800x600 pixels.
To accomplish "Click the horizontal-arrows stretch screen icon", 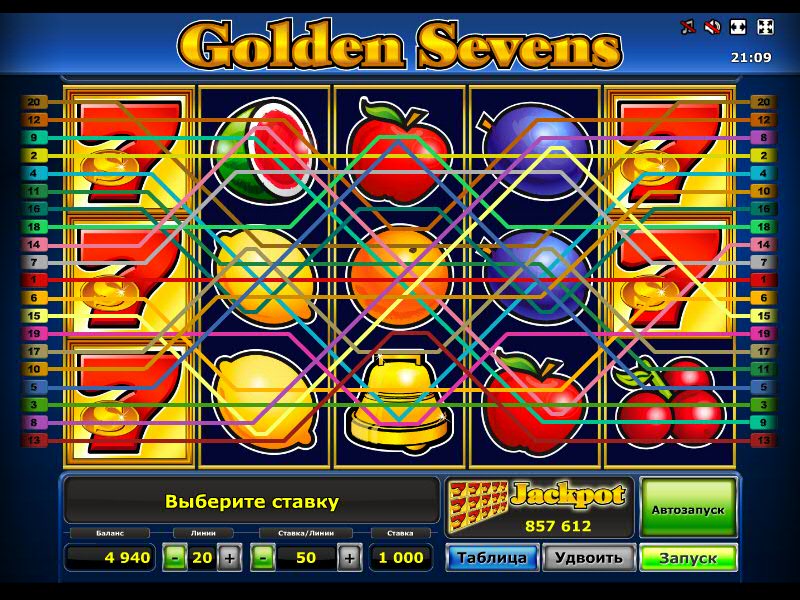I will pos(739,27).
